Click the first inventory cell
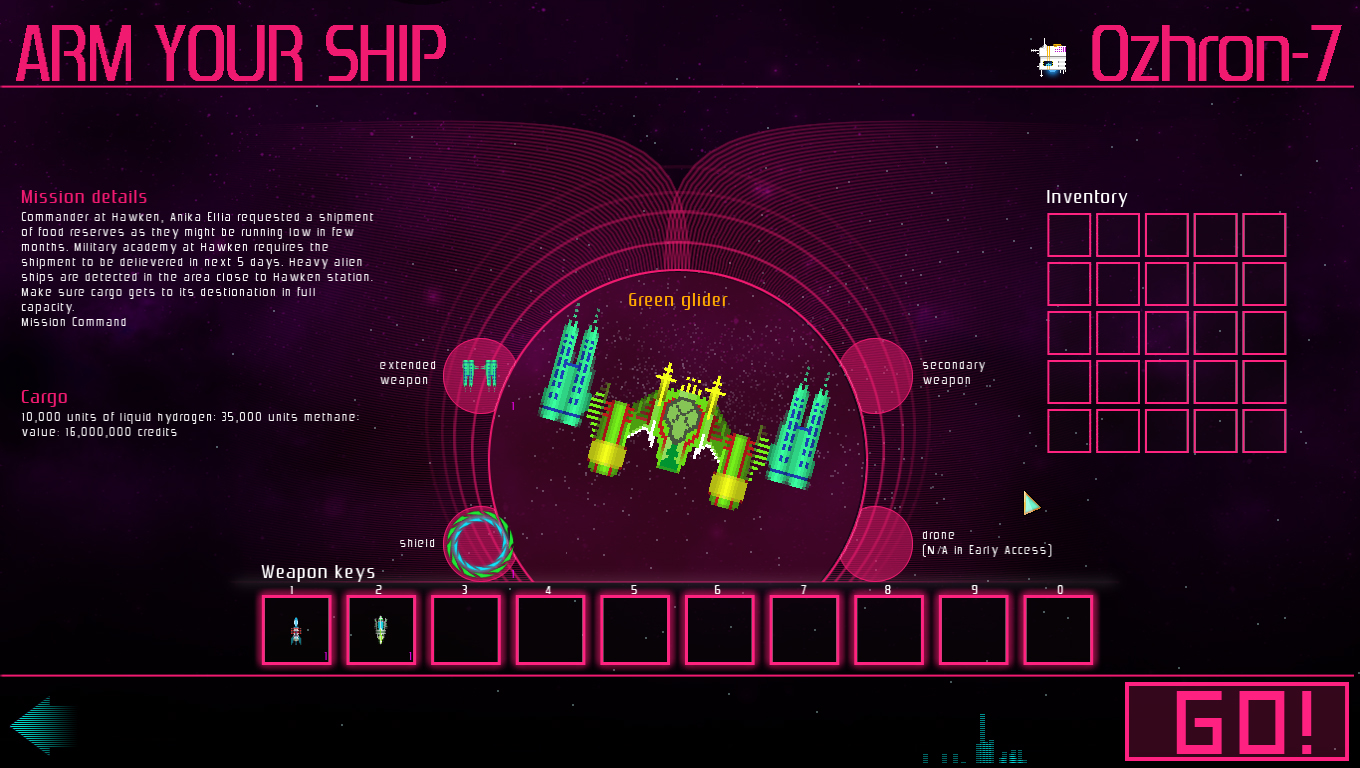1360x768 pixels. click(1069, 236)
